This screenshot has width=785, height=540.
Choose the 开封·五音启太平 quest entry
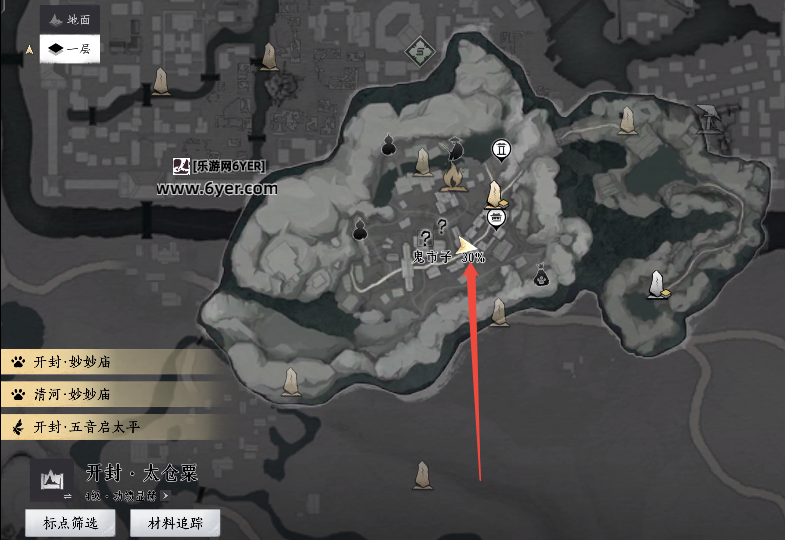click(x=110, y=426)
